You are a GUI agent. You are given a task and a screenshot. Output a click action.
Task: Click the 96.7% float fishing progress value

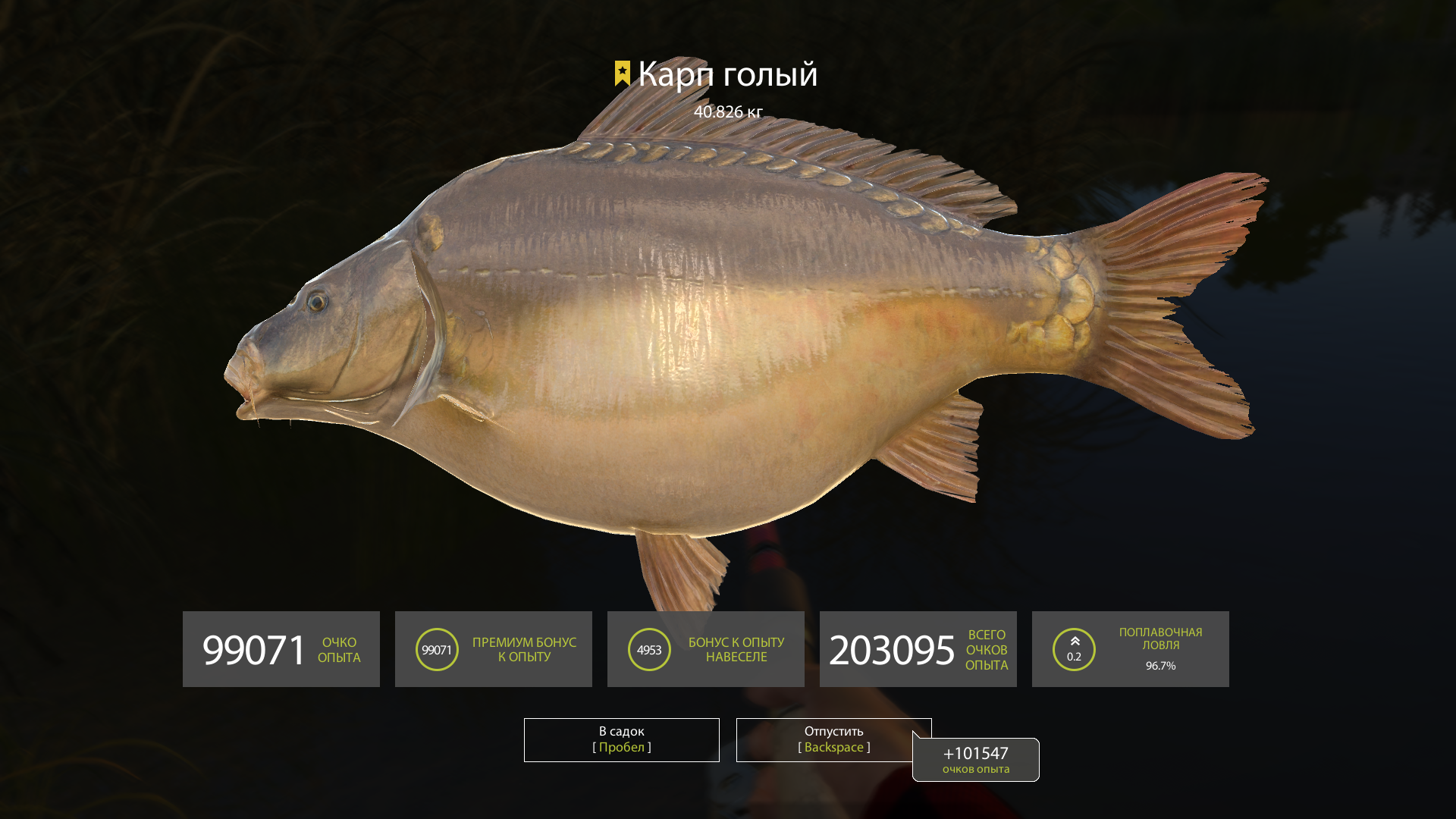click(1160, 667)
